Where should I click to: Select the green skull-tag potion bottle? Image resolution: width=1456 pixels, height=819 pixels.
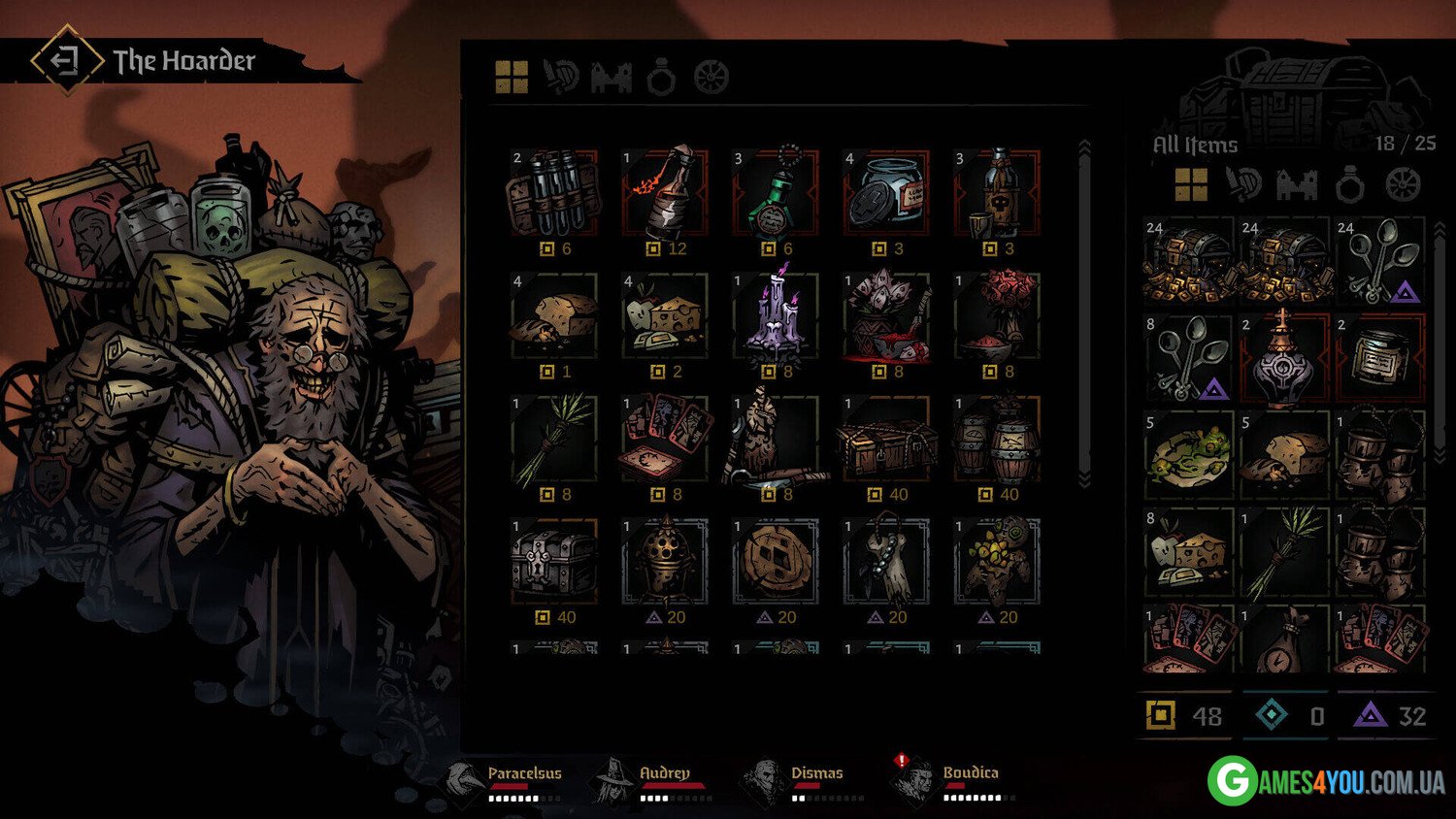(775, 193)
